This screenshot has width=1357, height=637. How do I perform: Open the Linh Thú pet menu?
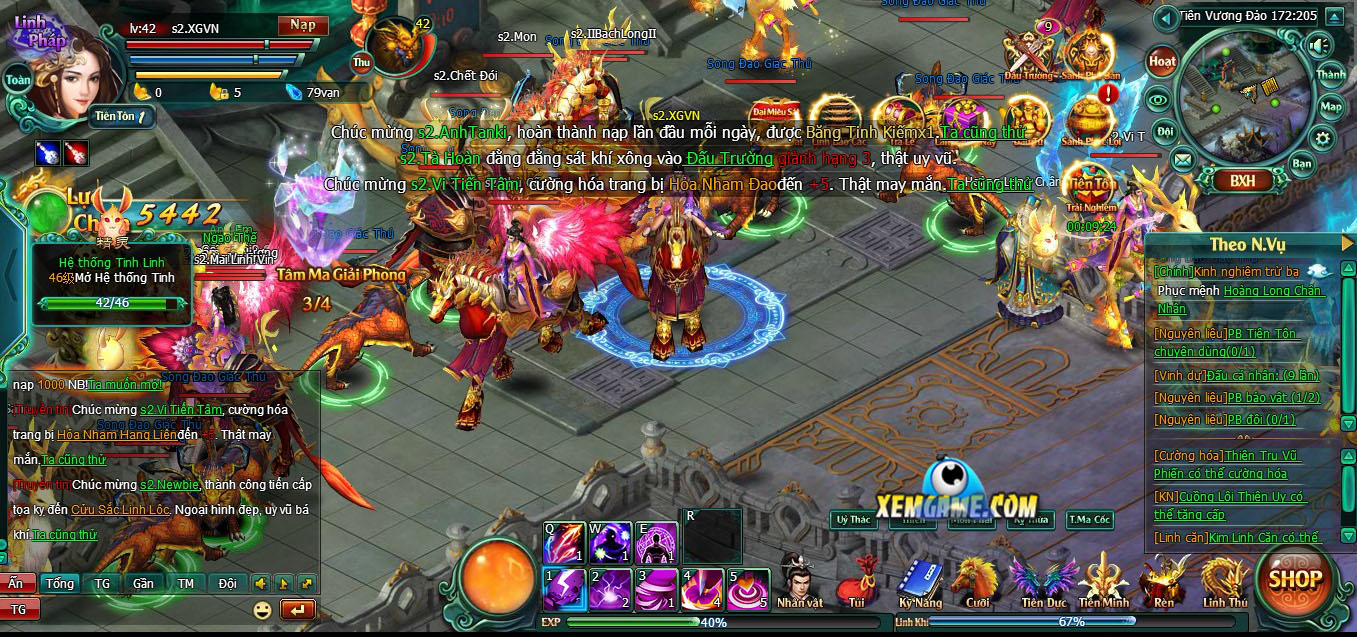(x=1225, y=580)
